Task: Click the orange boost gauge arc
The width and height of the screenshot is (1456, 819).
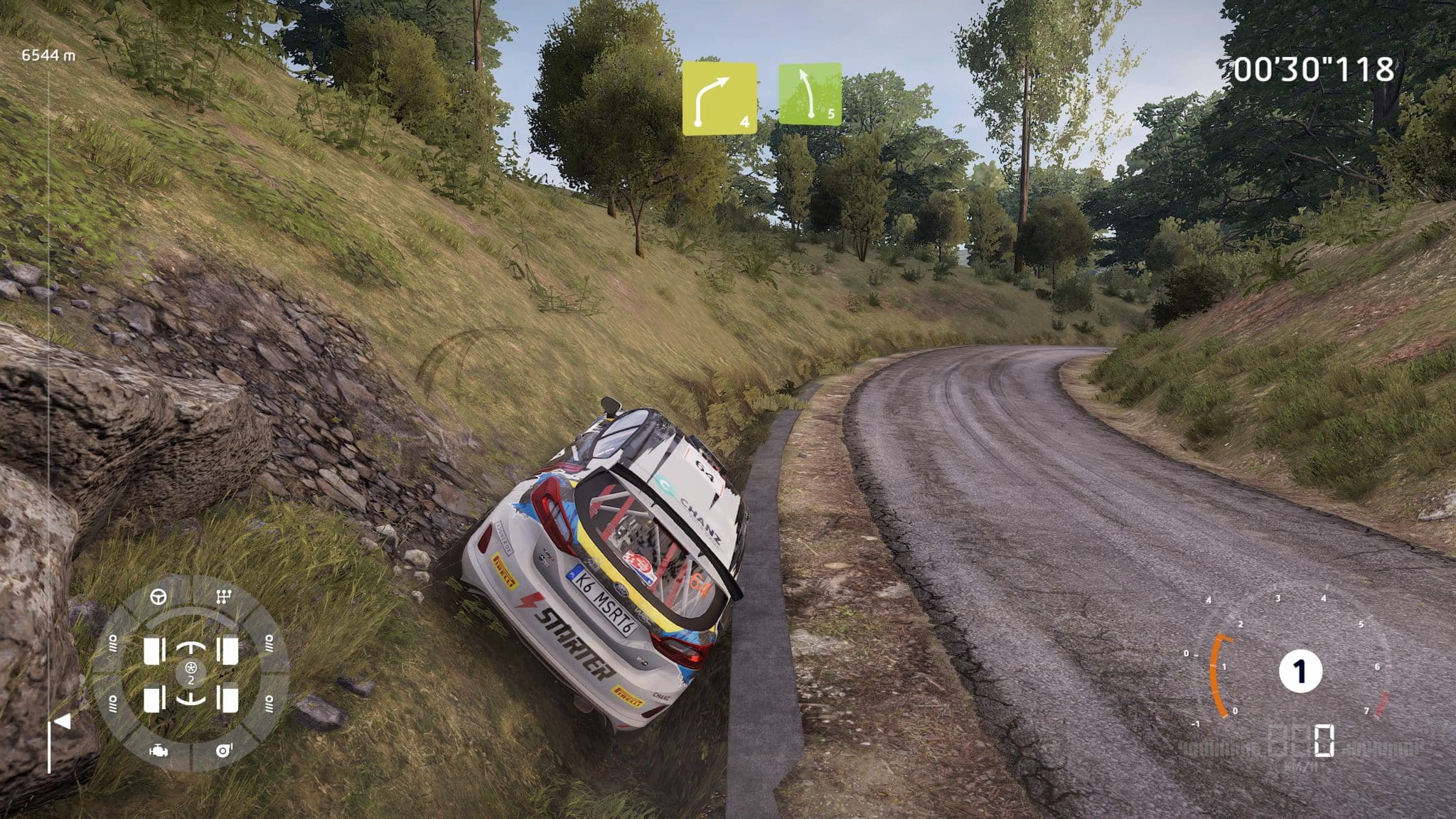Action: [x=1217, y=674]
